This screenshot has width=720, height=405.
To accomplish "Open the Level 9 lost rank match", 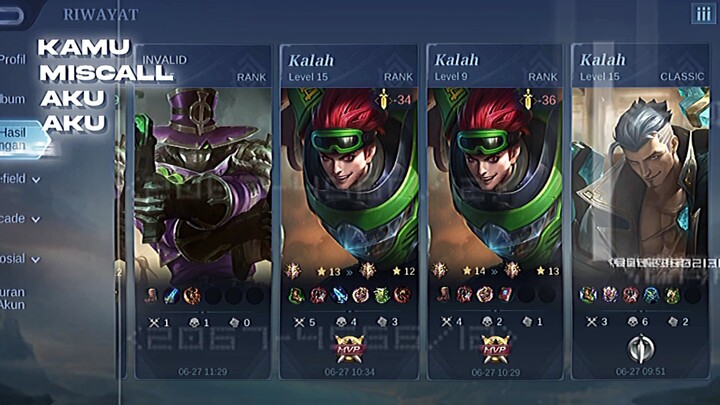I will [x=492, y=210].
